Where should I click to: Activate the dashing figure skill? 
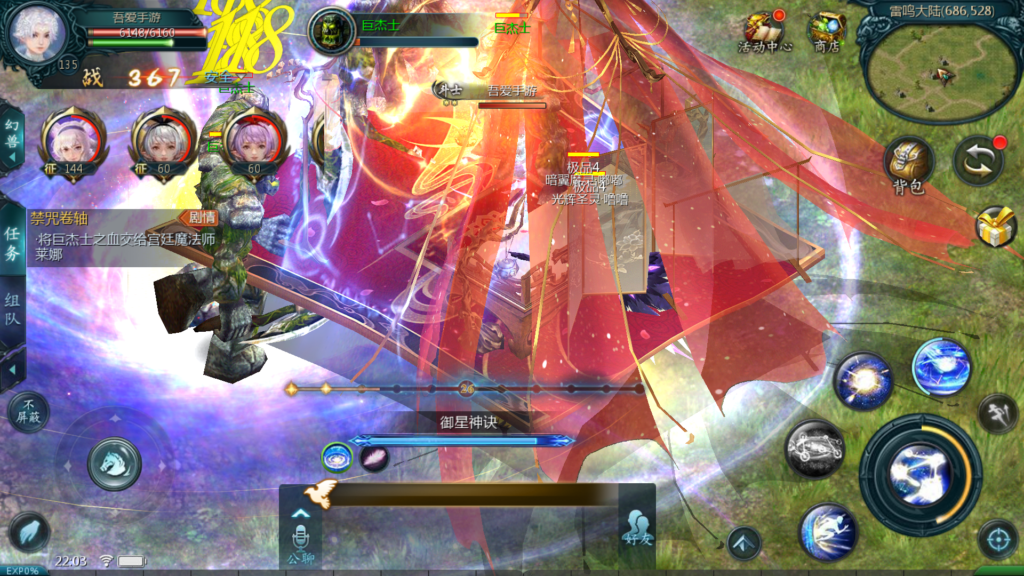click(x=828, y=529)
